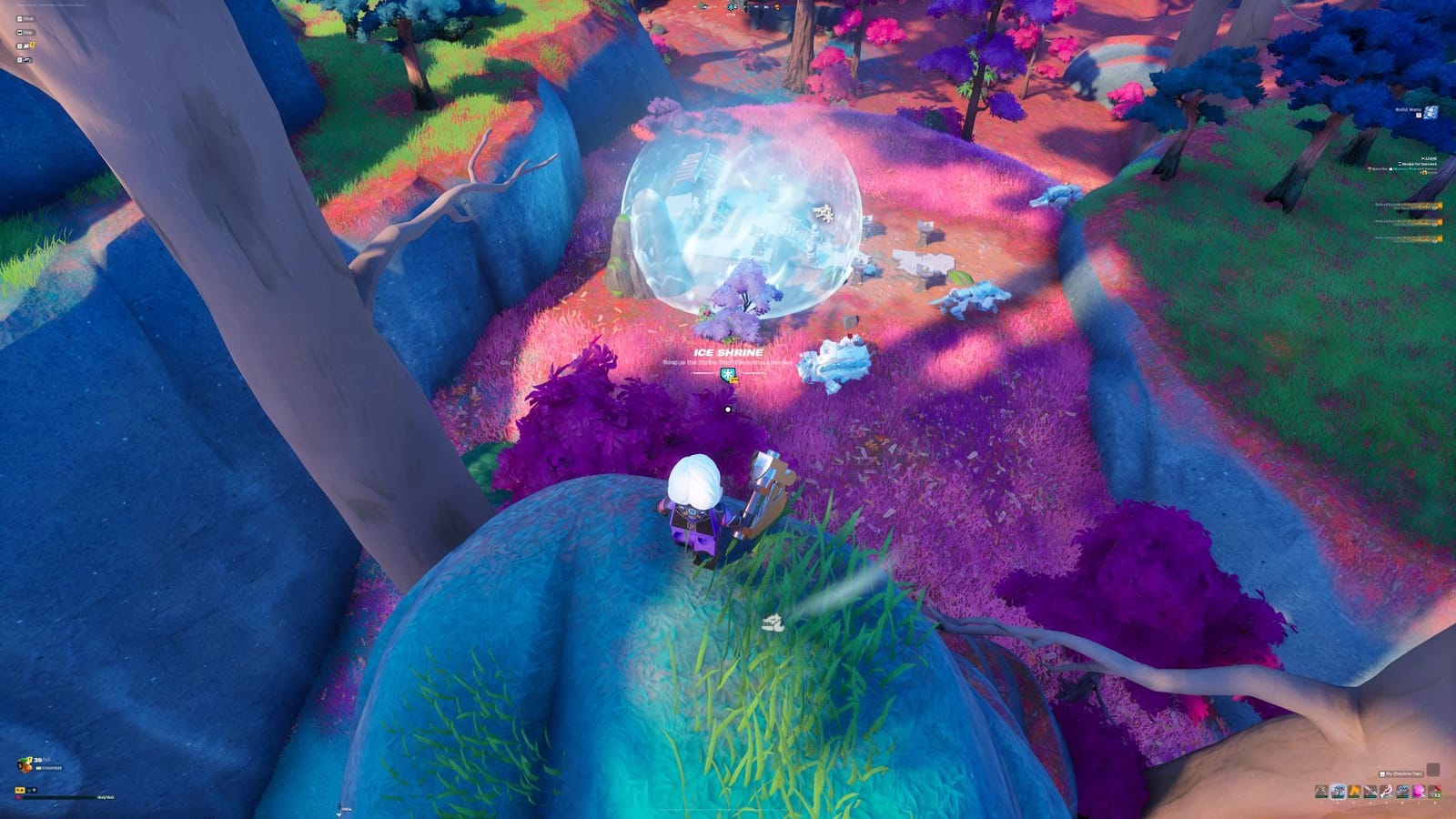Click the heart icon beside the health counter
The height and width of the screenshot is (819, 1456).
click(x=18, y=797)
